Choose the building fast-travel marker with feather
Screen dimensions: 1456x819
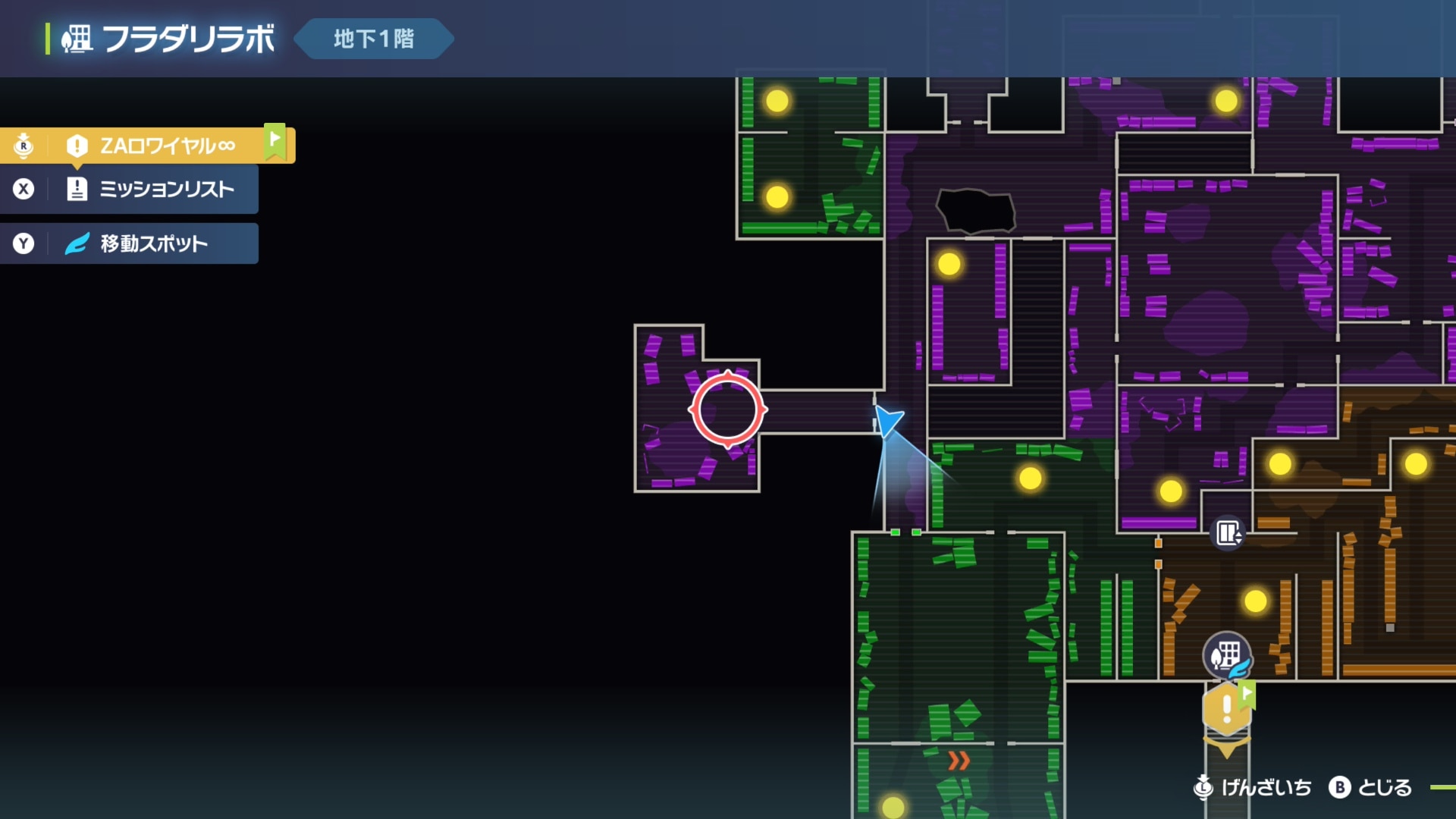pyautogui.click(x=1227, y=655)
